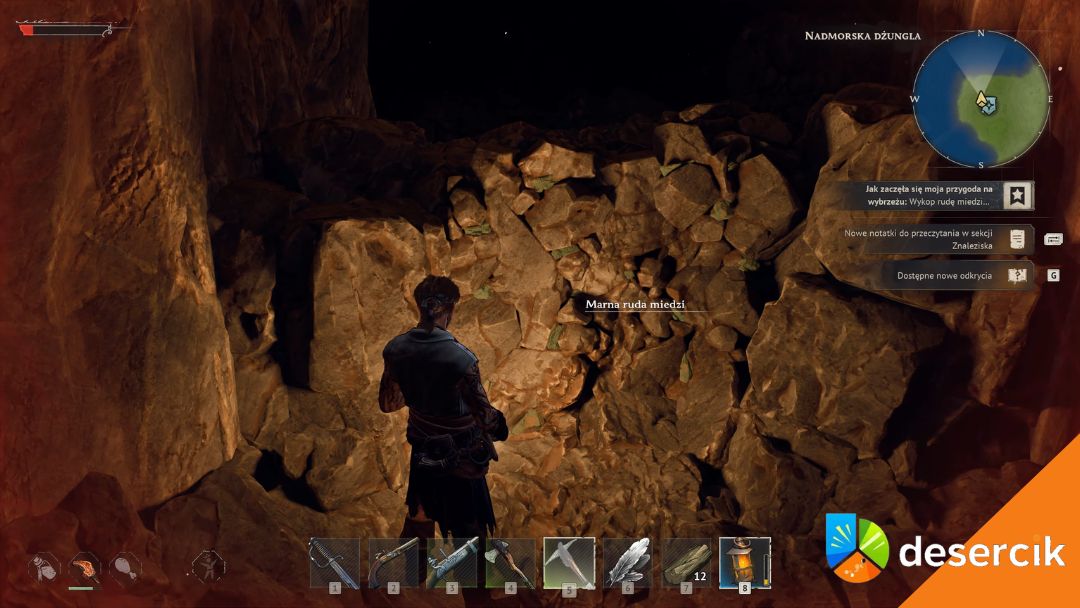Activate the lantern hotbar slot
This screenshot has height=608, width=1080.
(745, 562)
